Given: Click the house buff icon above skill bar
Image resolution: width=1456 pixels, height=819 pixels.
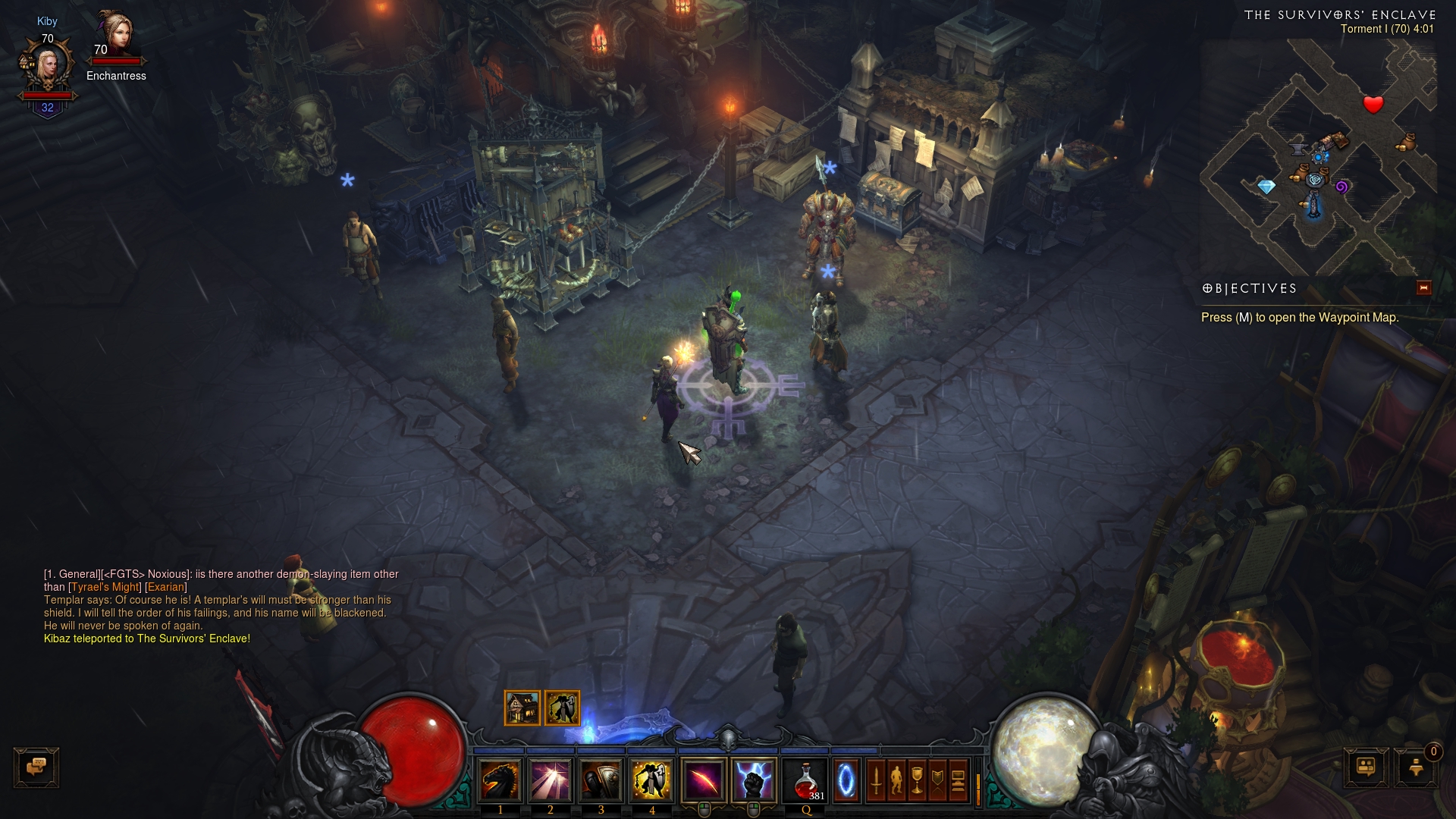Looking at the screenshot, I should (x=522, y=708).
